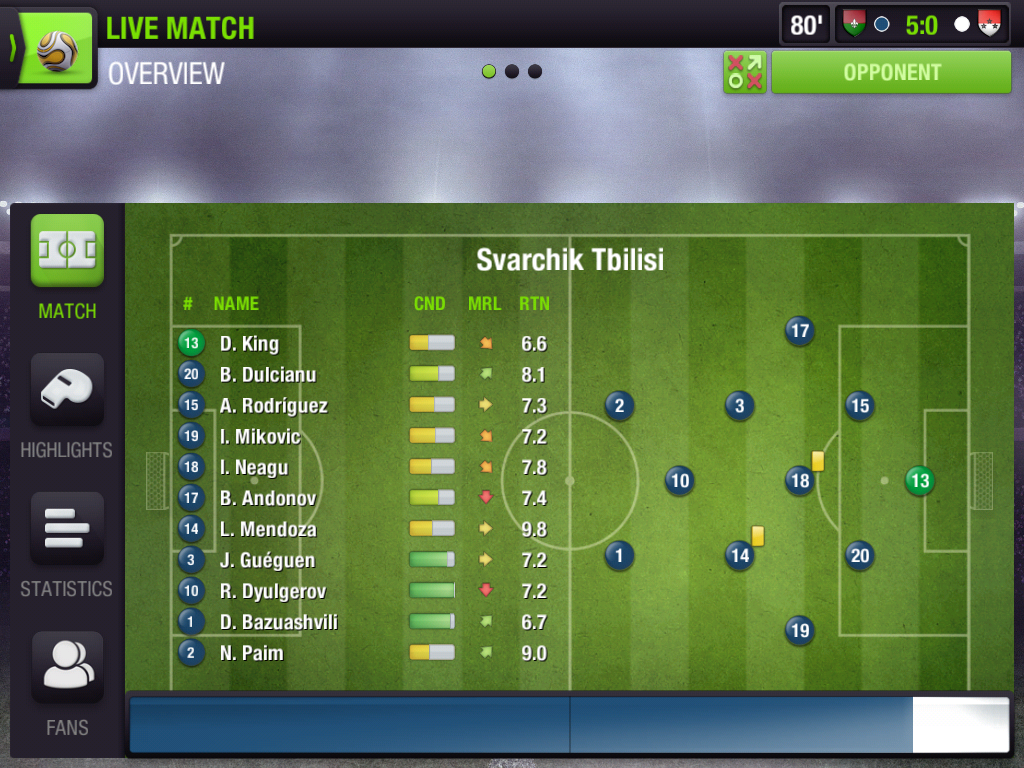Click on N. Paim in the list
This screenshot has width=1024, height=768.
tap(251, 653)
